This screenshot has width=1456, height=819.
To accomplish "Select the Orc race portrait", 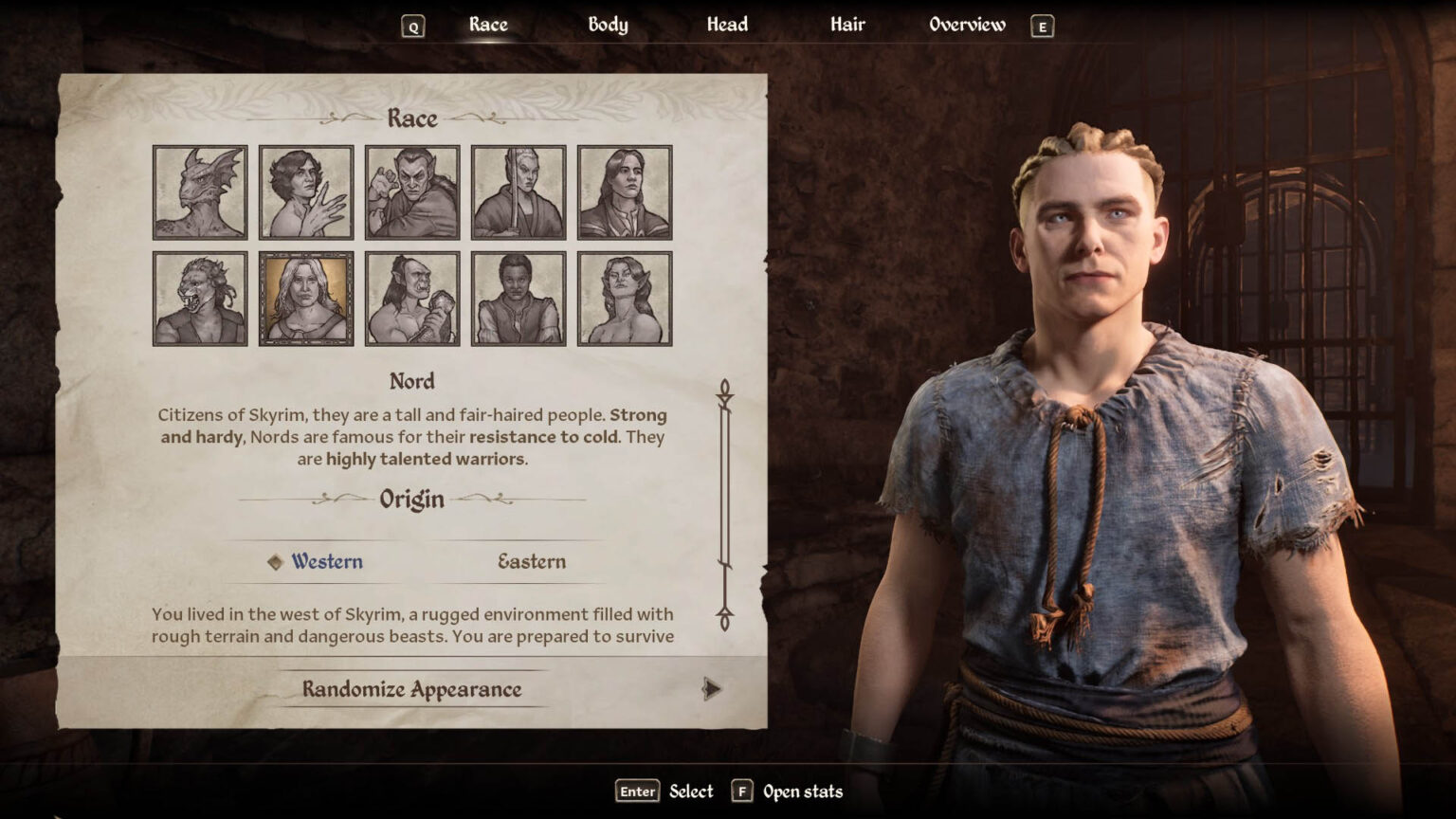I will click(x=412, y=299).
